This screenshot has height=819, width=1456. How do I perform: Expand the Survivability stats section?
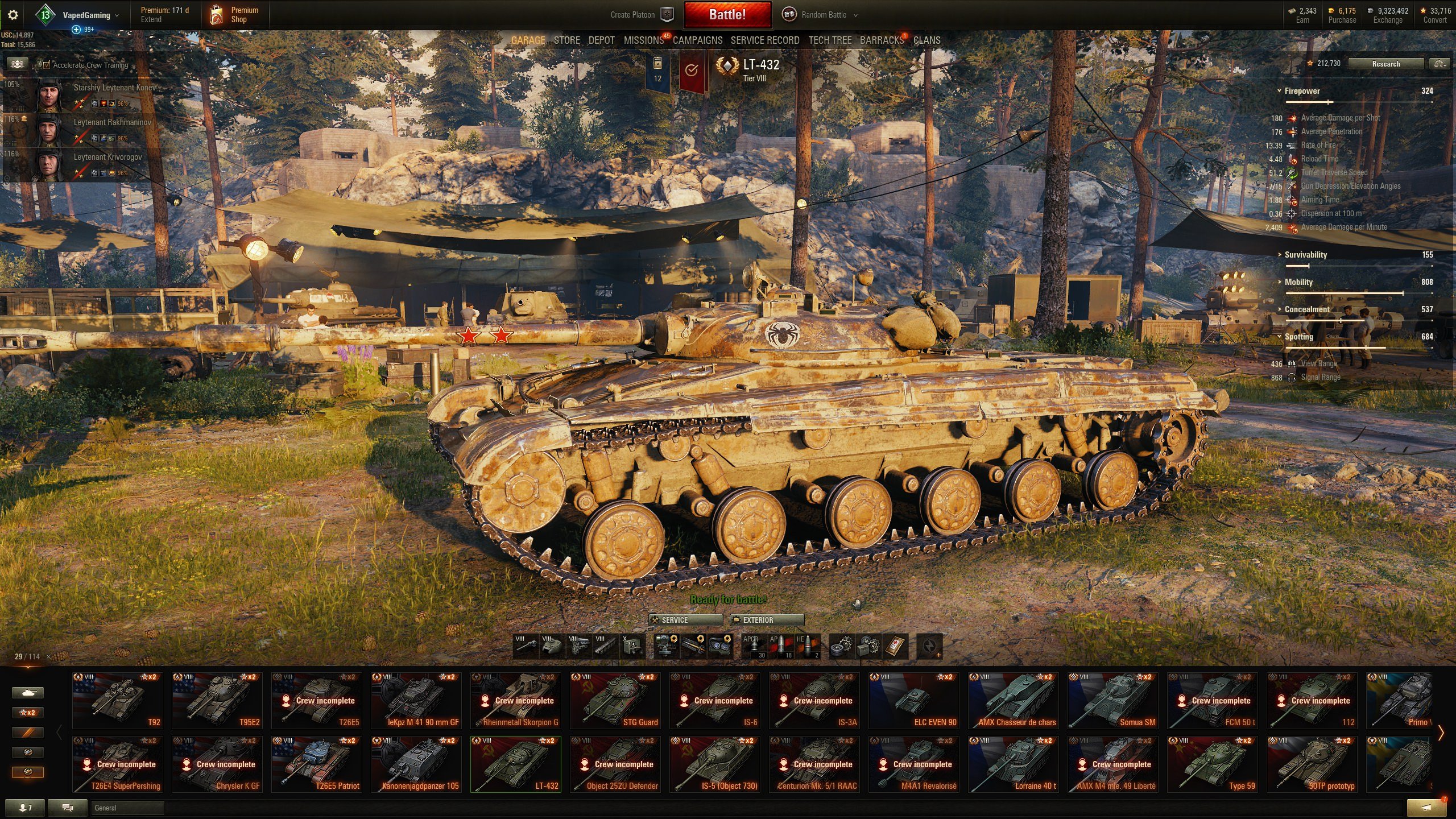(1305, 255)
